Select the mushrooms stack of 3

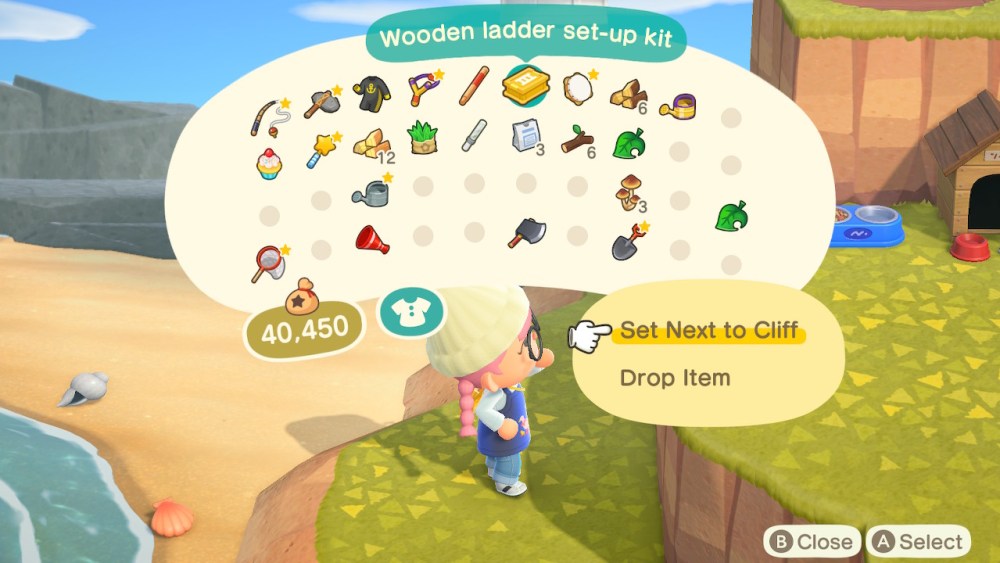coord(630,192)
